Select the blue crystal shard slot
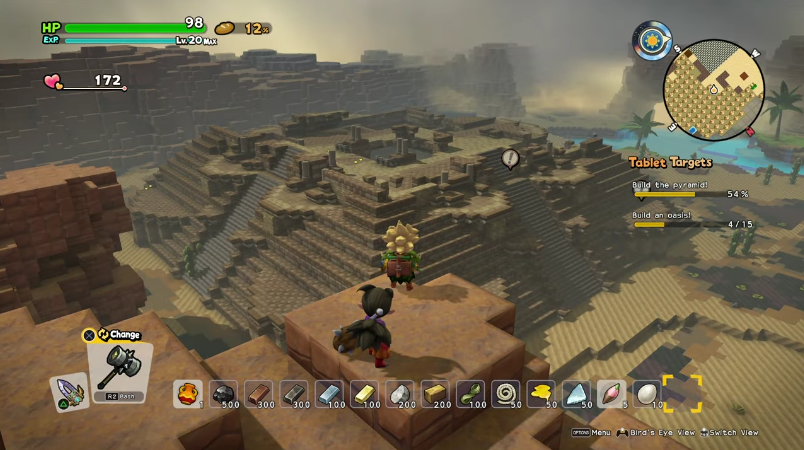Screen dimensions: 804x450 (577, 394)
